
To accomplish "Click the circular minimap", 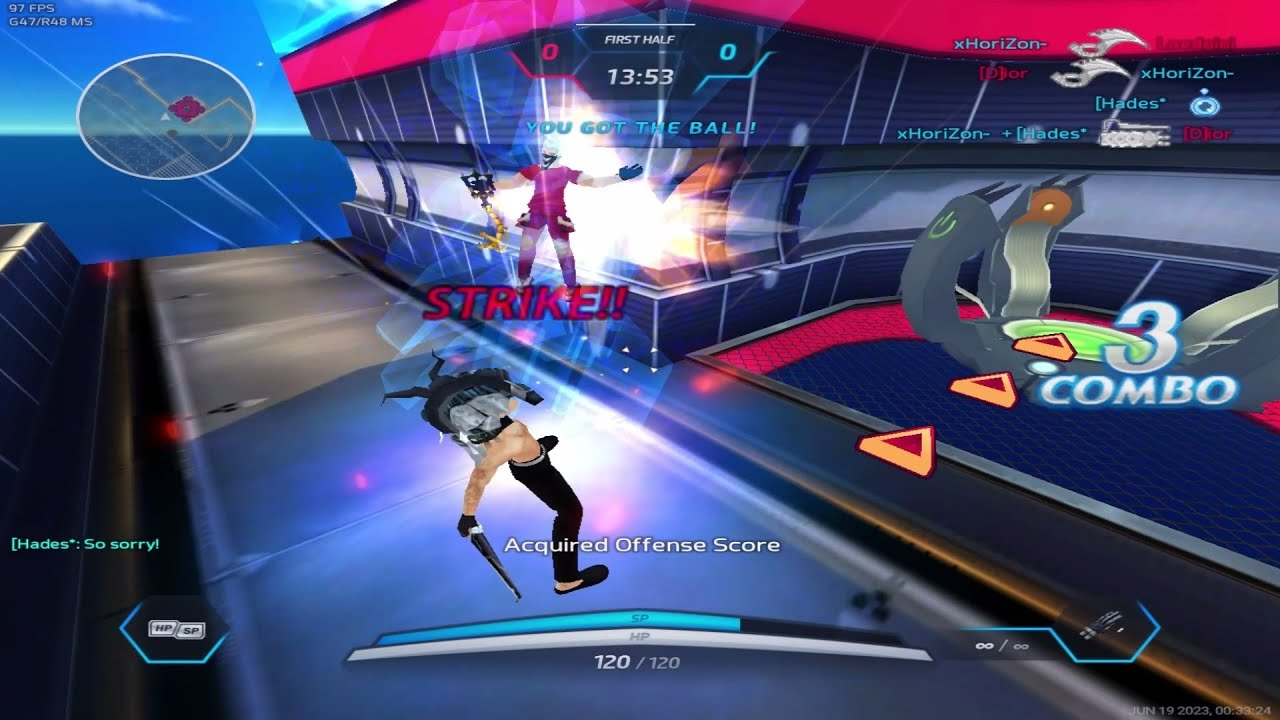I will [x=165, y=116].
